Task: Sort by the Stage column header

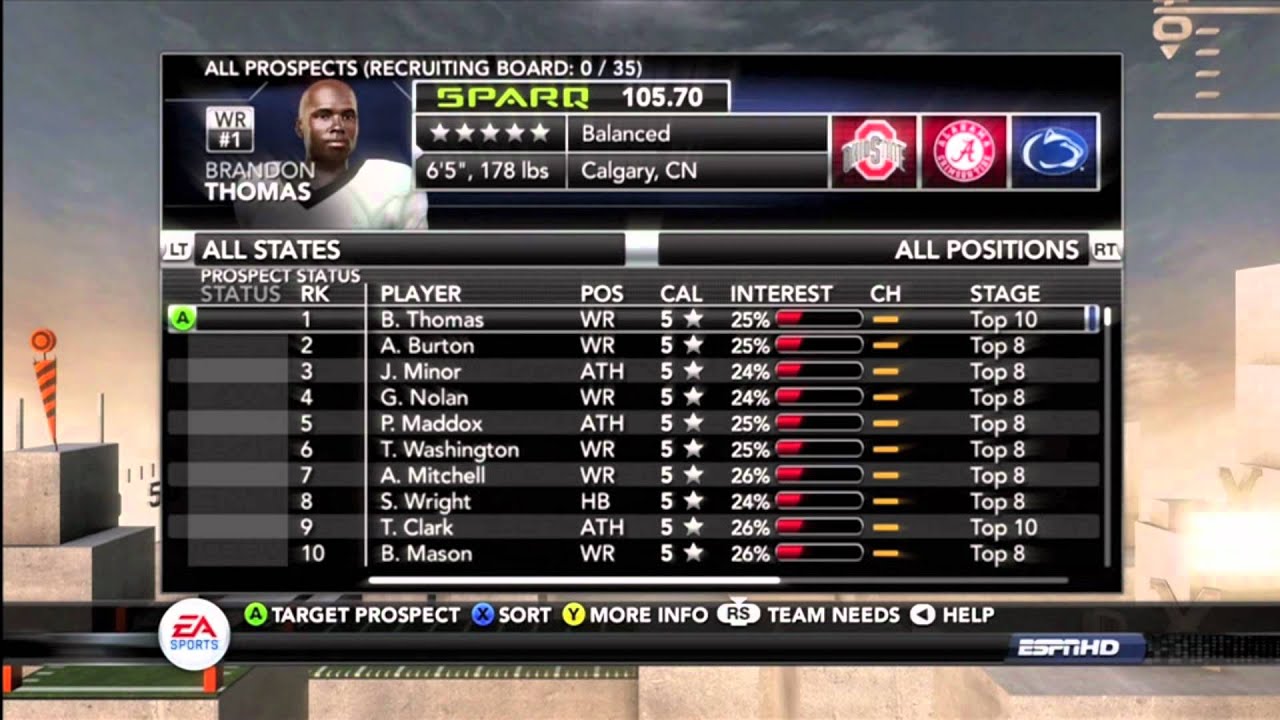Action: coord(1004,294)
